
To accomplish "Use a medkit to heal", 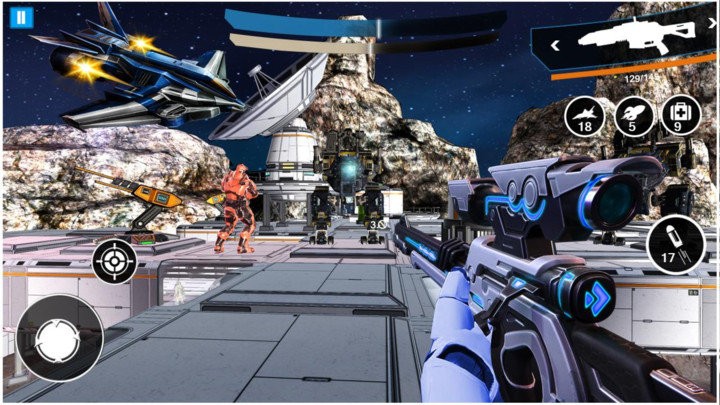I will [677, 115].
